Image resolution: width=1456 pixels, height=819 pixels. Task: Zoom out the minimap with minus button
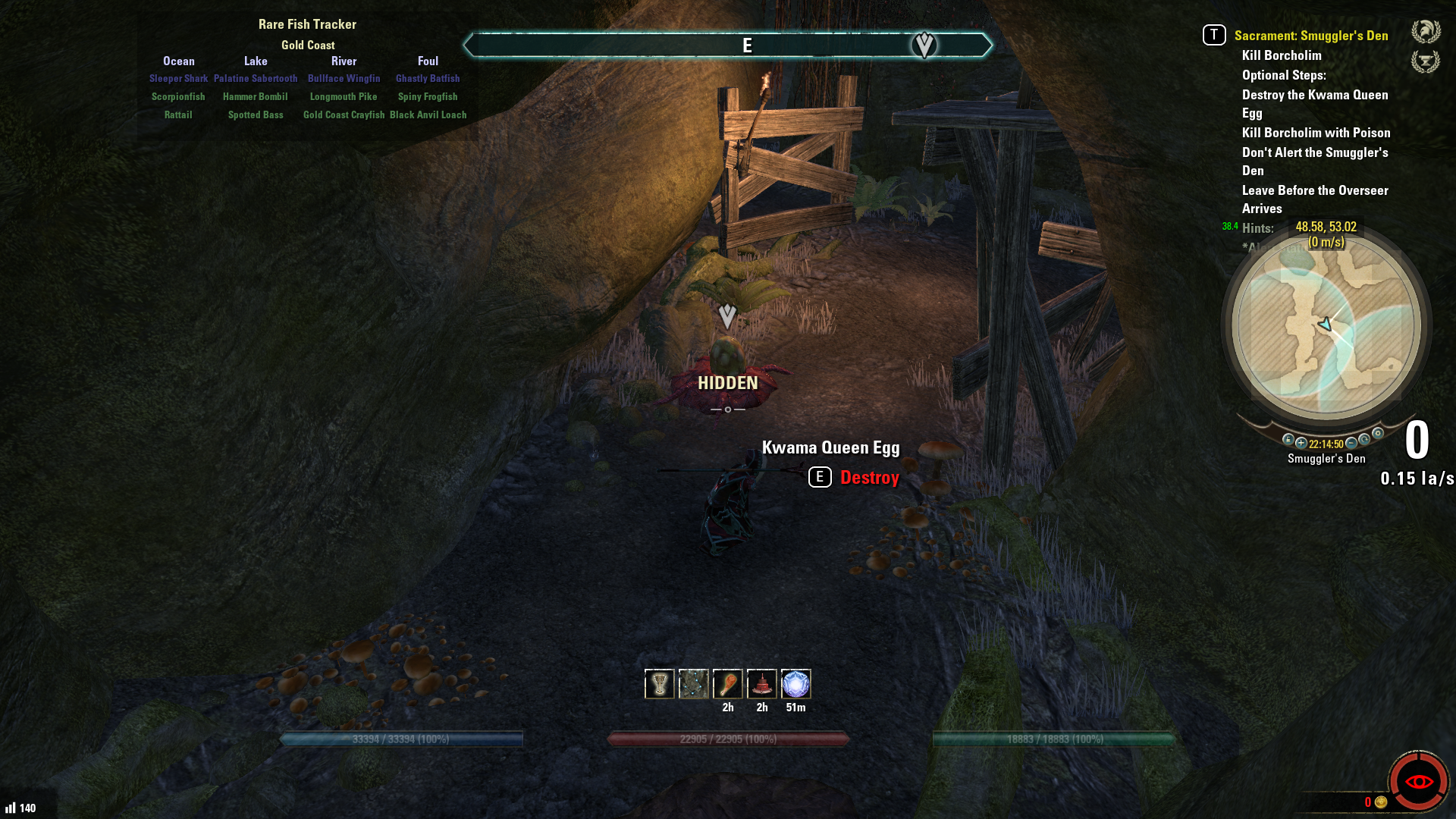coord(1351,443)
